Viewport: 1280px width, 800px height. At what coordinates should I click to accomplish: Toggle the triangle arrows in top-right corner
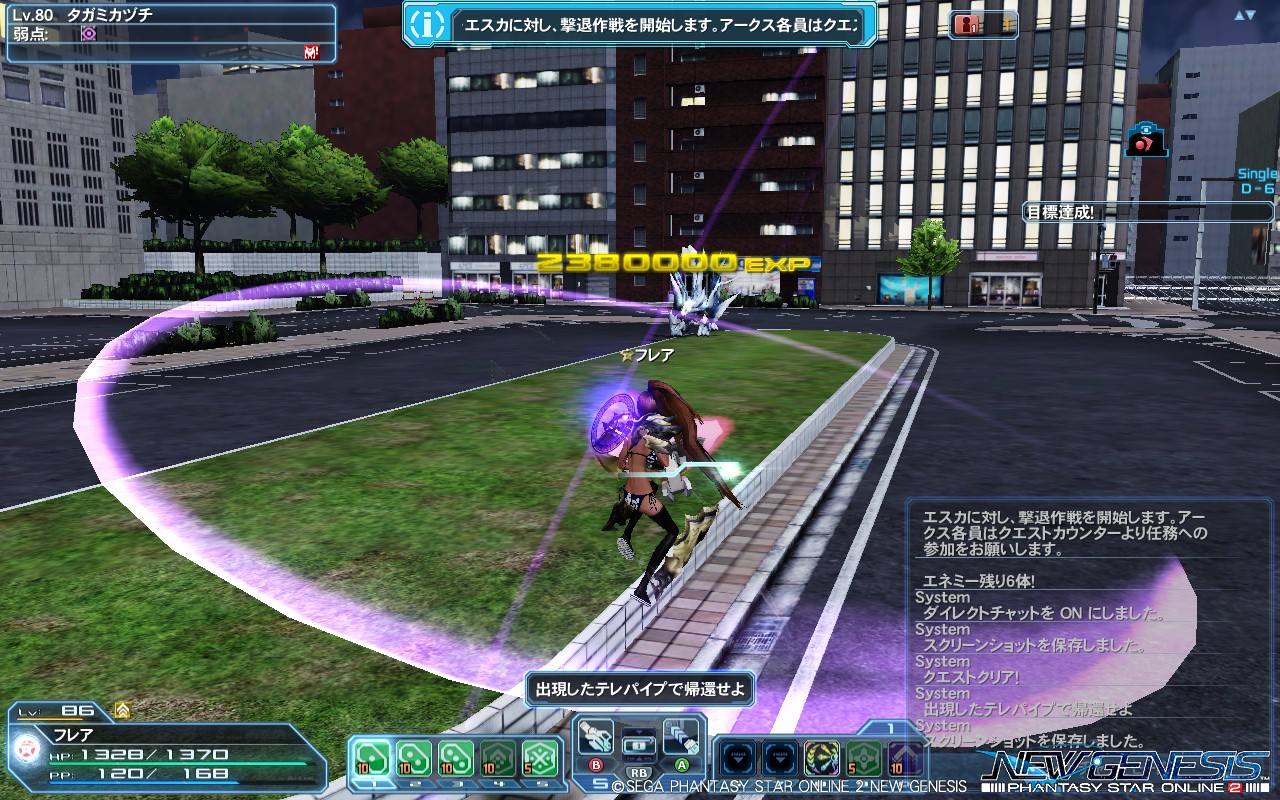[1244, 15]
